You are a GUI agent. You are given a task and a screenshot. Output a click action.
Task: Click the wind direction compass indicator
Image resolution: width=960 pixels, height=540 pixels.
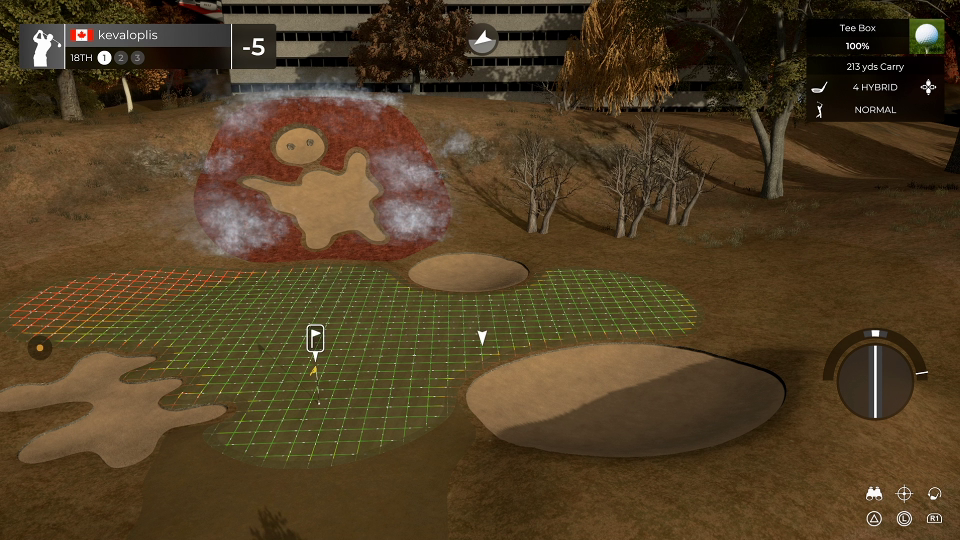coord(483,39)
